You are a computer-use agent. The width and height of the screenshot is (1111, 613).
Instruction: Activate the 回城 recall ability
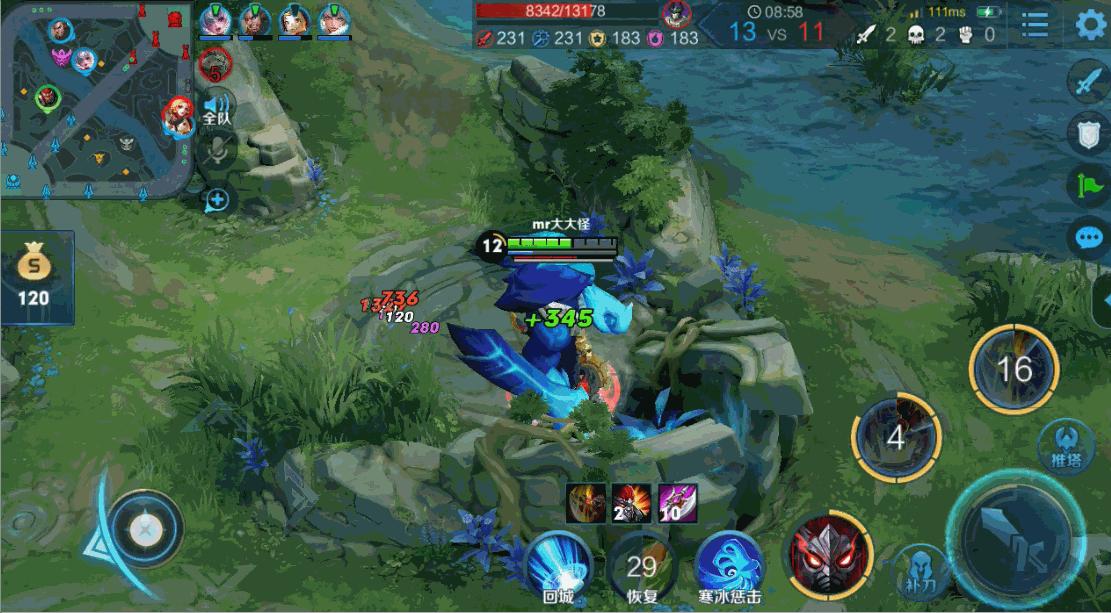(x=556, y=562)
